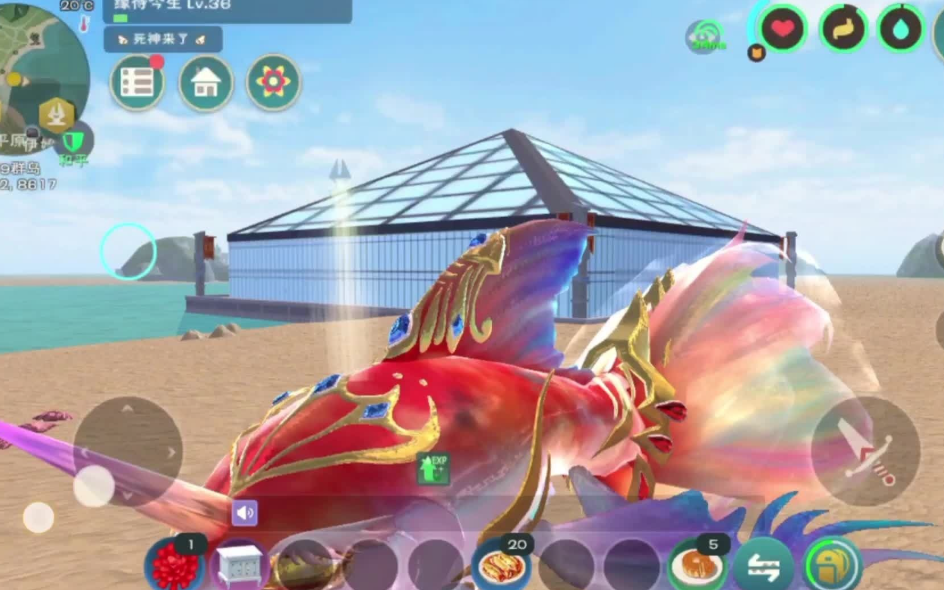944x590 pixels.
Task: Tap the swap arrows button
Action: click(x=763, y=566)
